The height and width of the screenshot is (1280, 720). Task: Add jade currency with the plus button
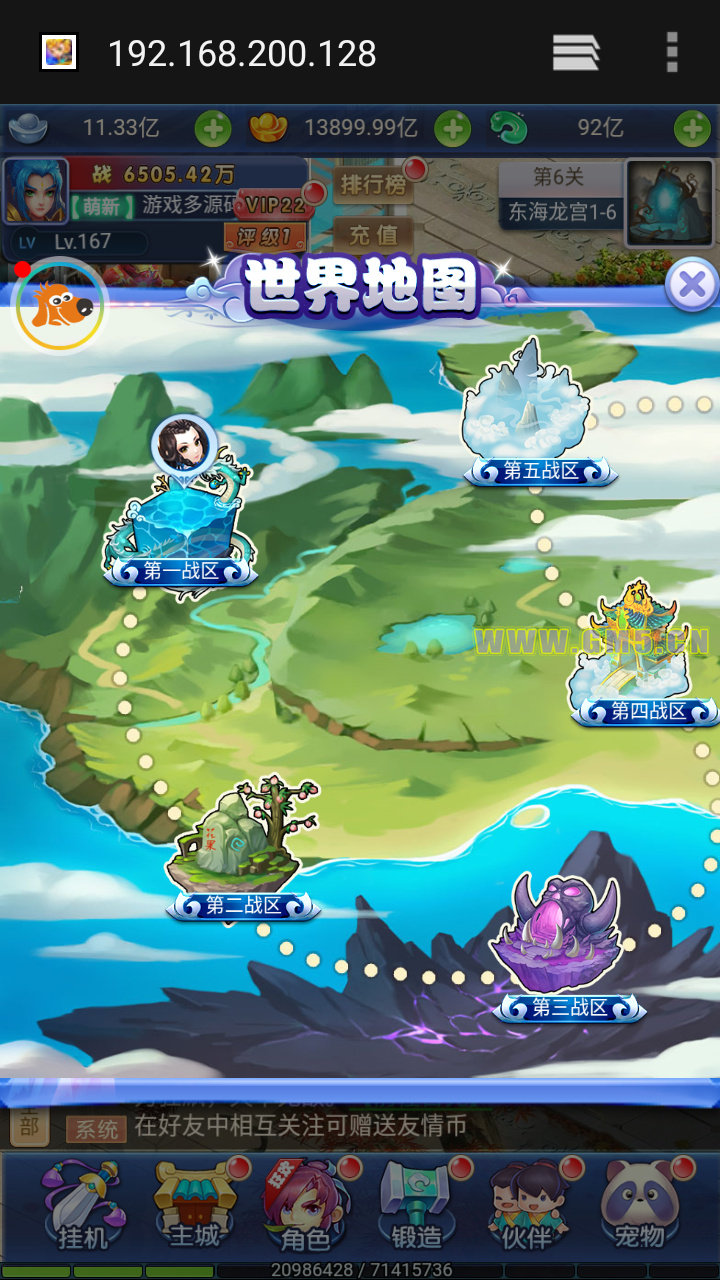coord(692,129)
